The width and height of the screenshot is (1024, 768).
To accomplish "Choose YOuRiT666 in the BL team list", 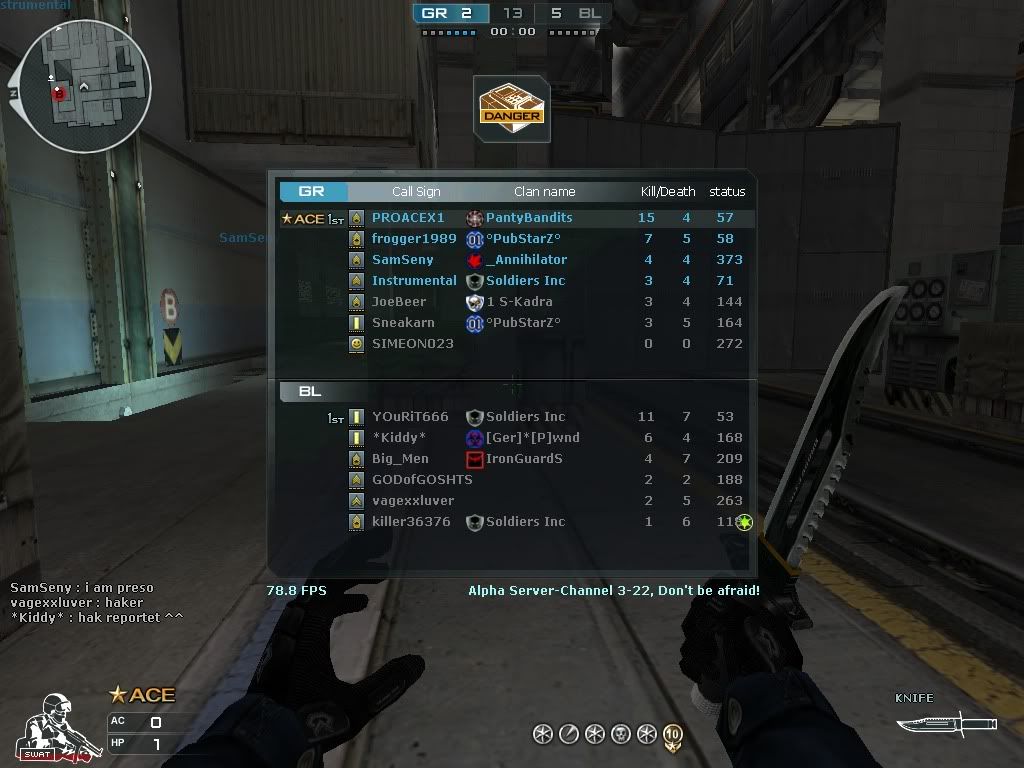I will (410, 417).
